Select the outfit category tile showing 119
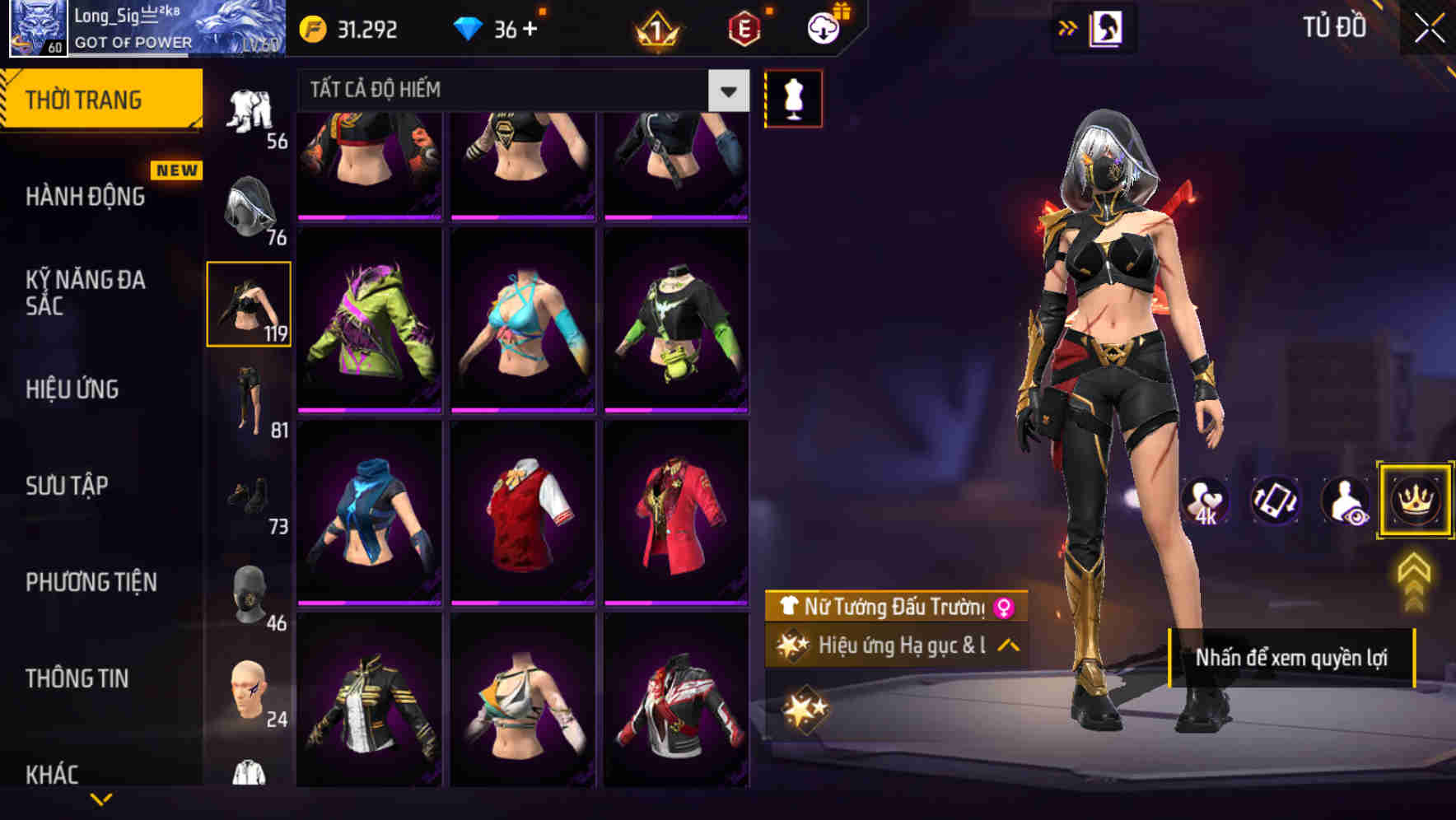 [x=247, y=303]
